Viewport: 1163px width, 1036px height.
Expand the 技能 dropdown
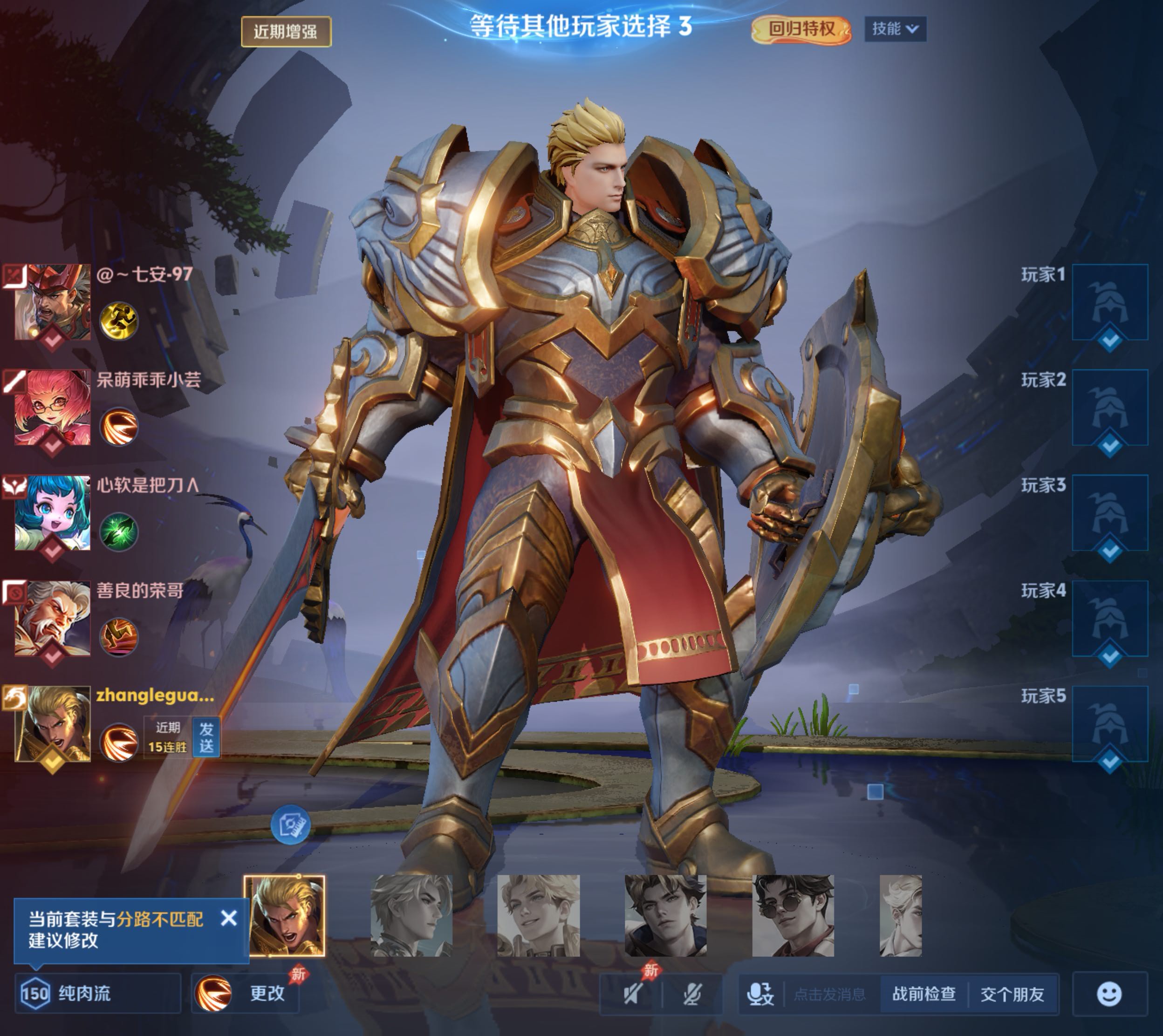(x=895, y=29)
